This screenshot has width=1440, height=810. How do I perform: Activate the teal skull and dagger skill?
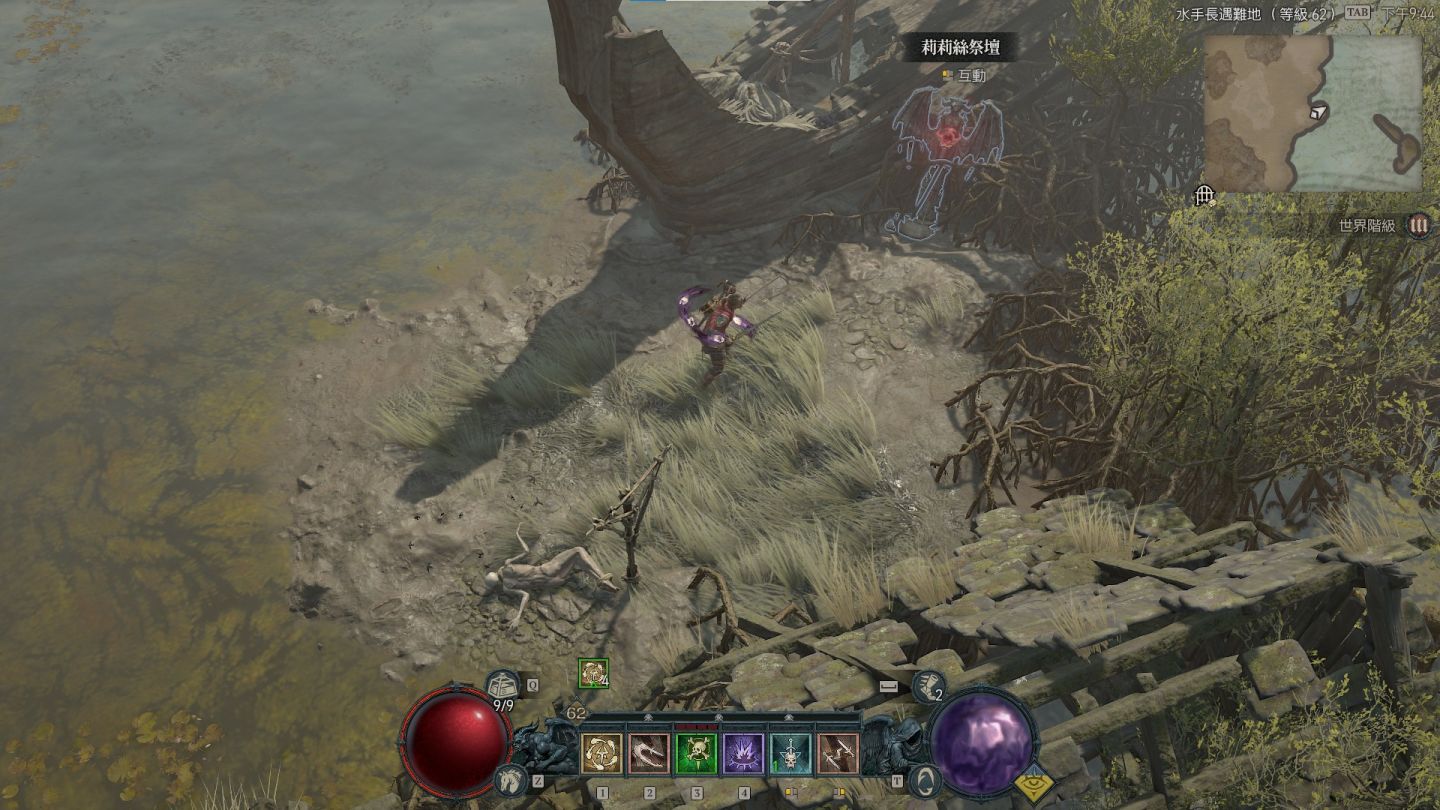point(791,754)
